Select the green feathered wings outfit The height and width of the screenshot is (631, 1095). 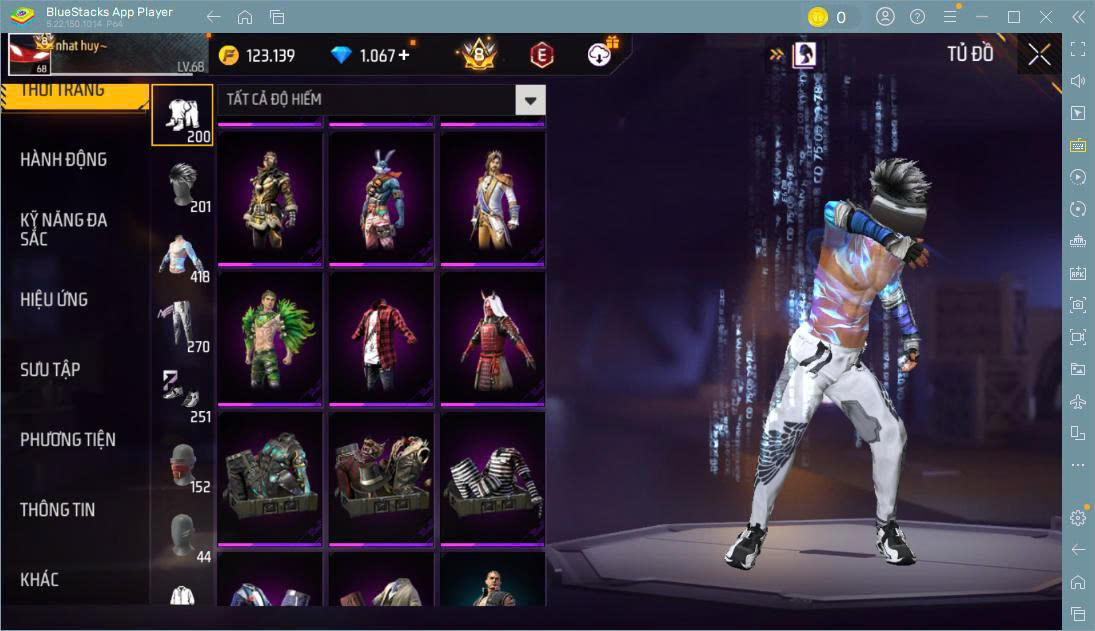tap(270, 337)
